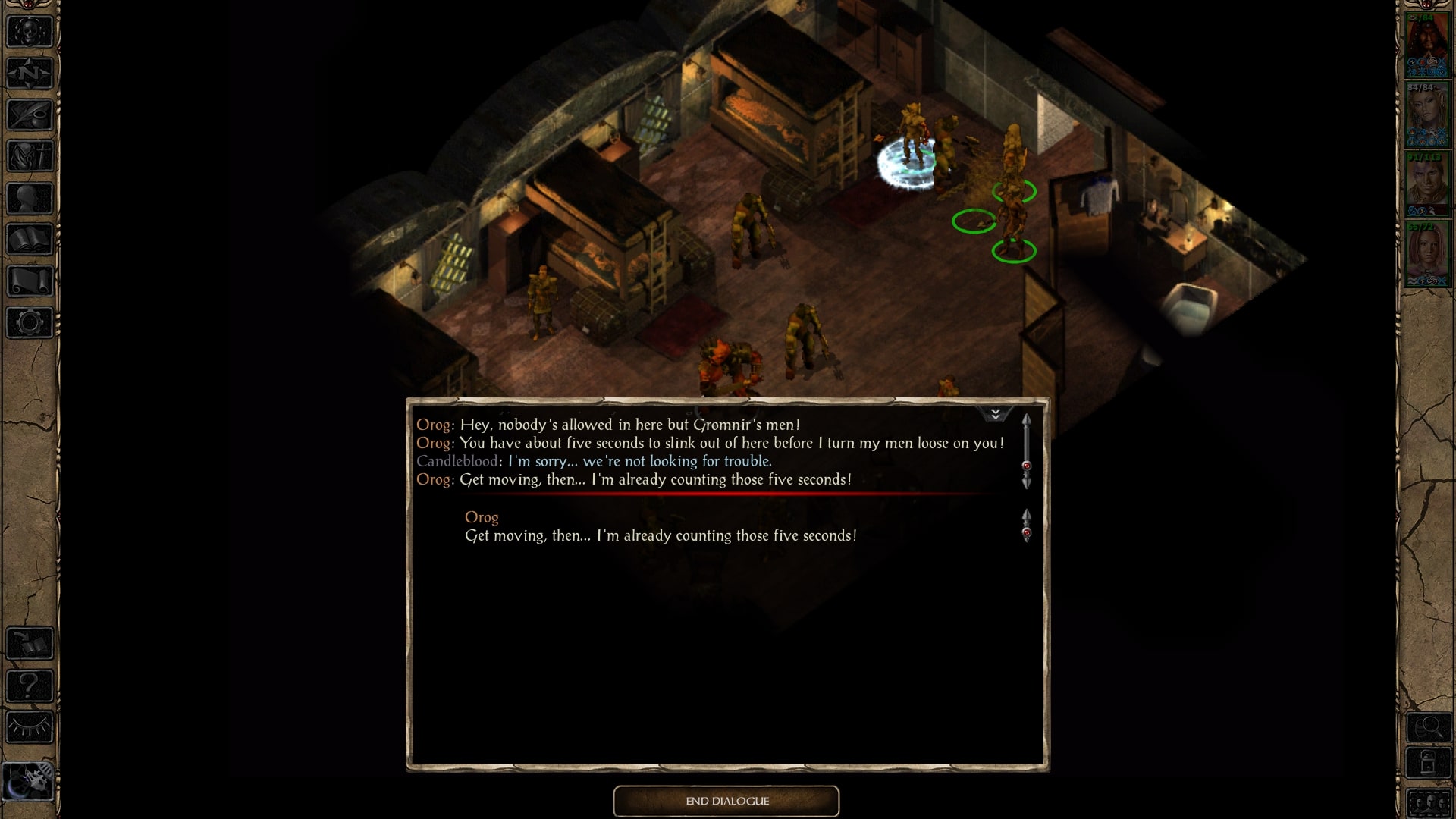Open help via the question mark icon
The width and height of the screenshot is (1456, 819).
30,685
